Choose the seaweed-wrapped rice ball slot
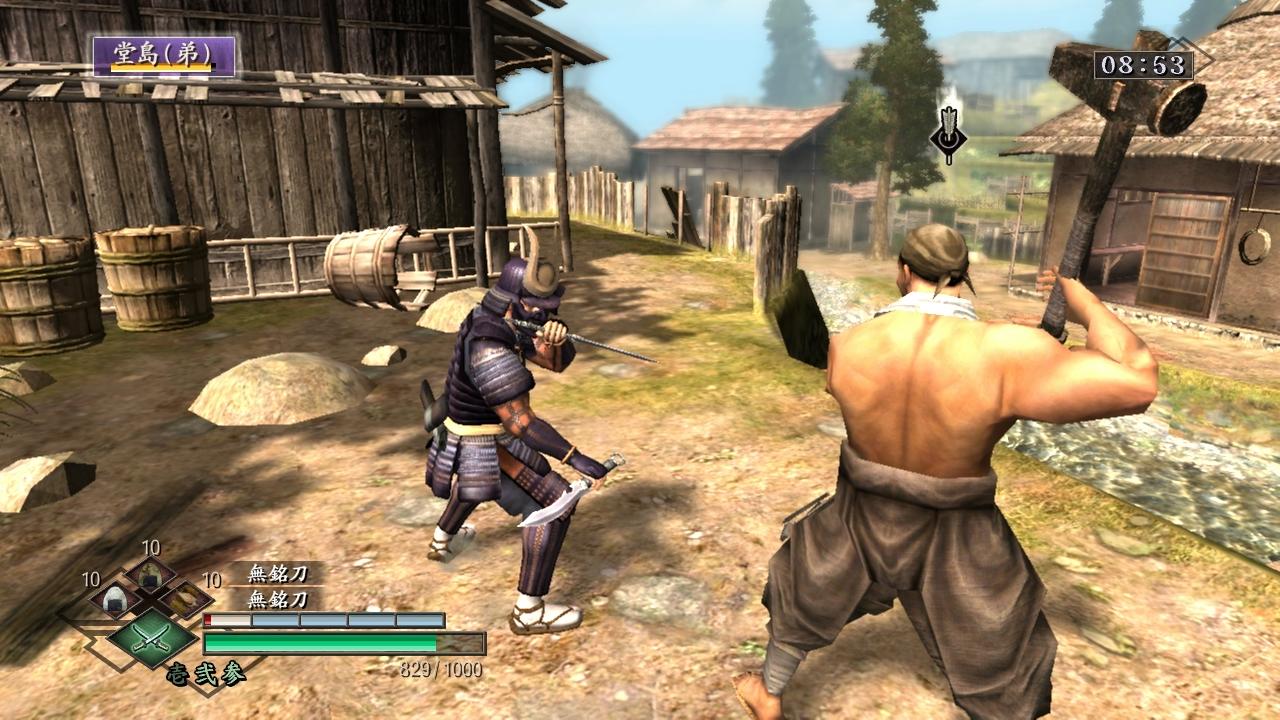 (150, 573)
